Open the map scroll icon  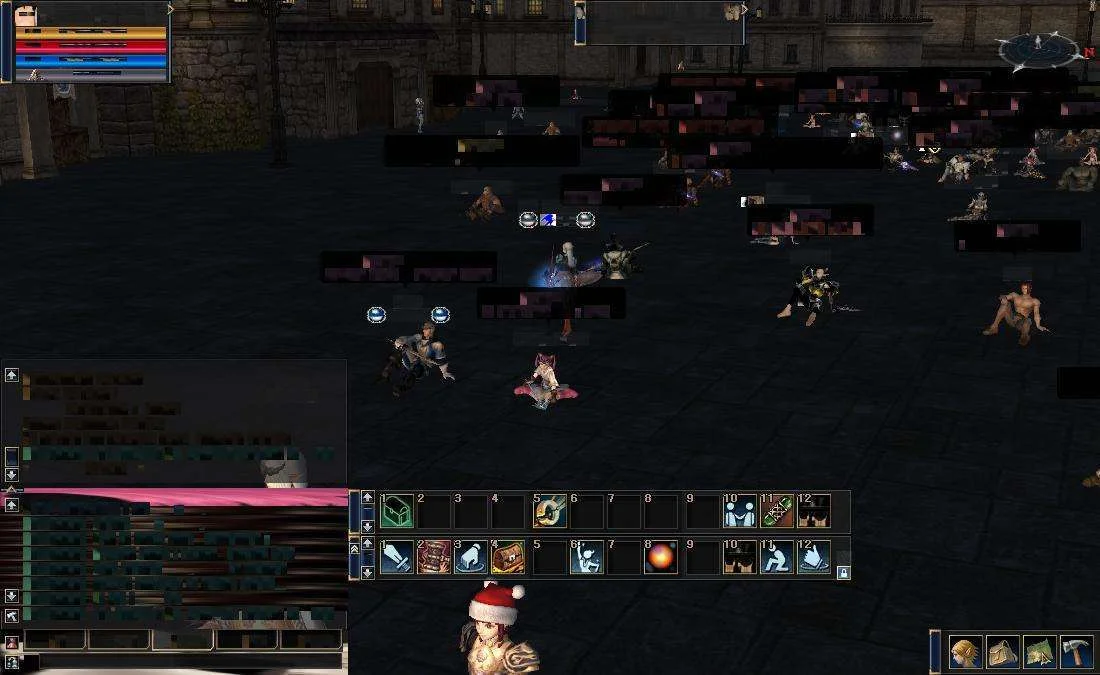[1040, 653]
